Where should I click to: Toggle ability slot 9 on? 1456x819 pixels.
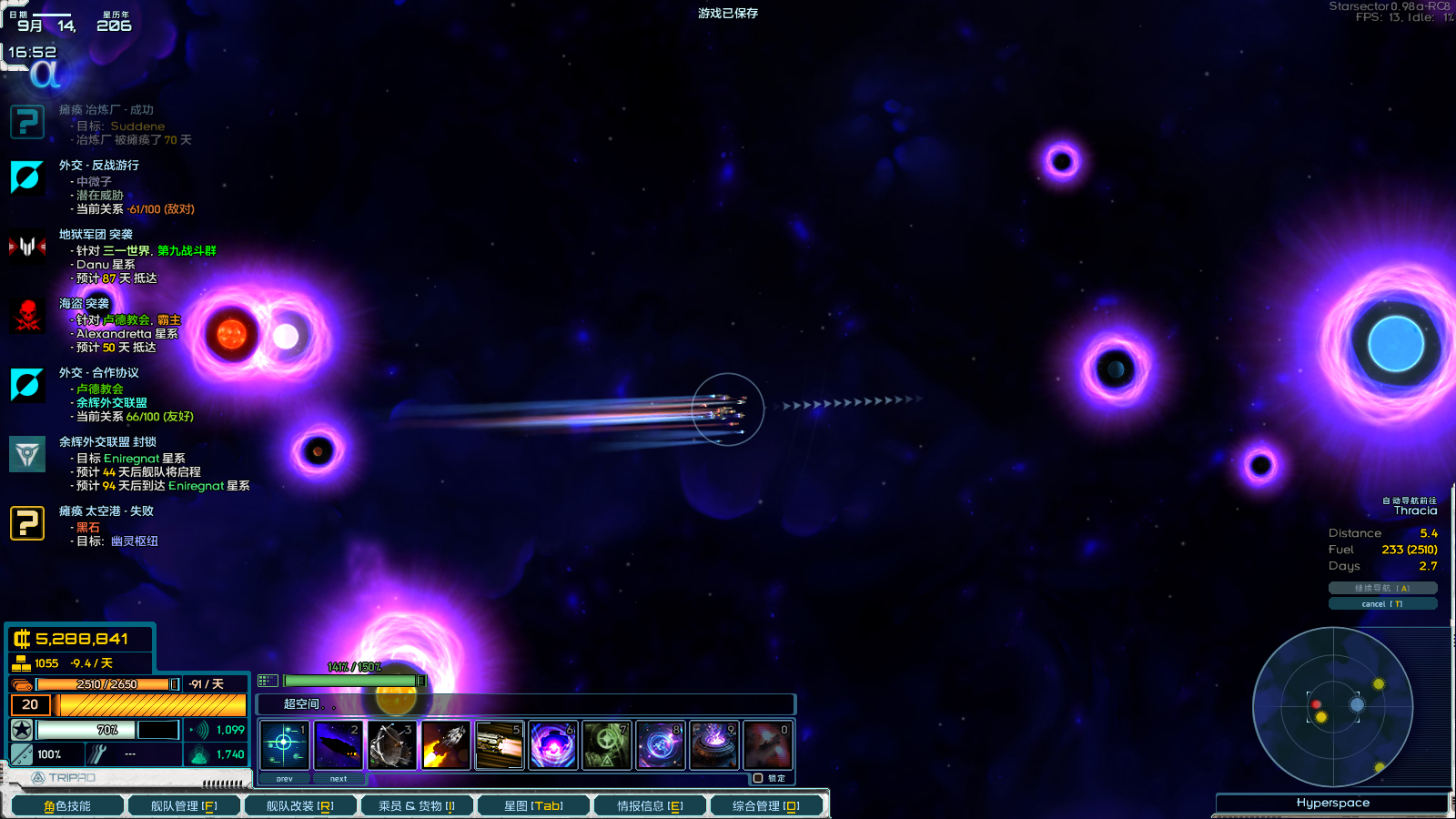click(x=713, y=743)
